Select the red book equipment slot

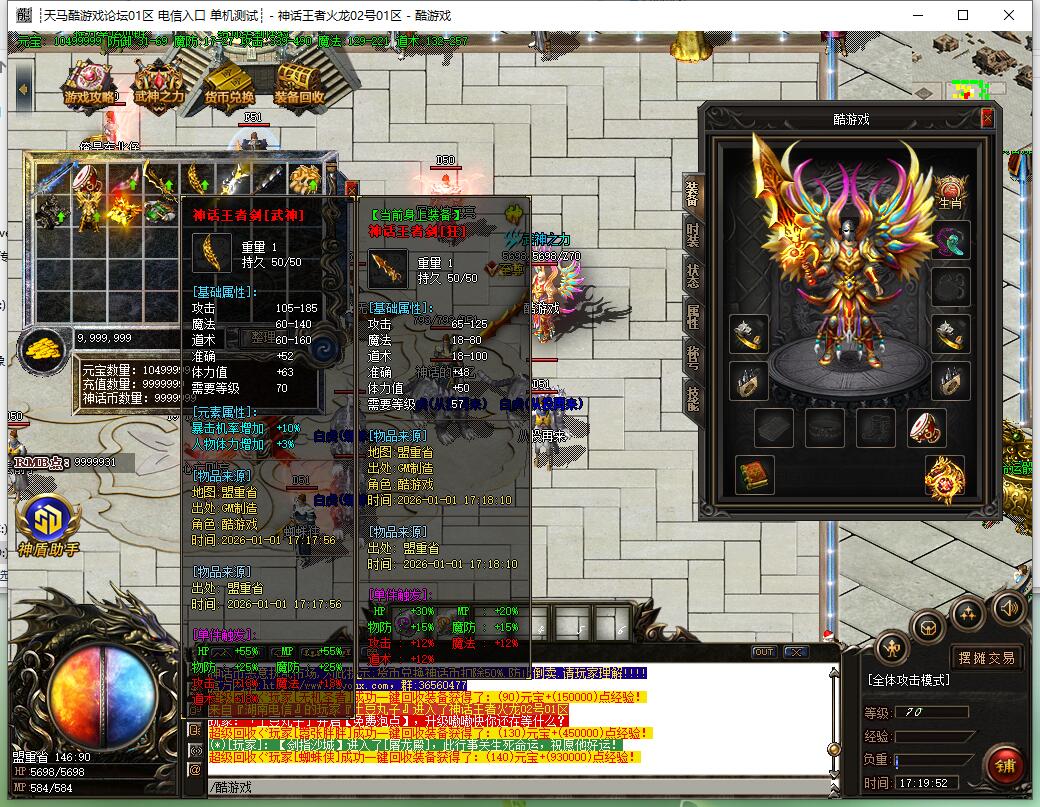coord(754,475)
